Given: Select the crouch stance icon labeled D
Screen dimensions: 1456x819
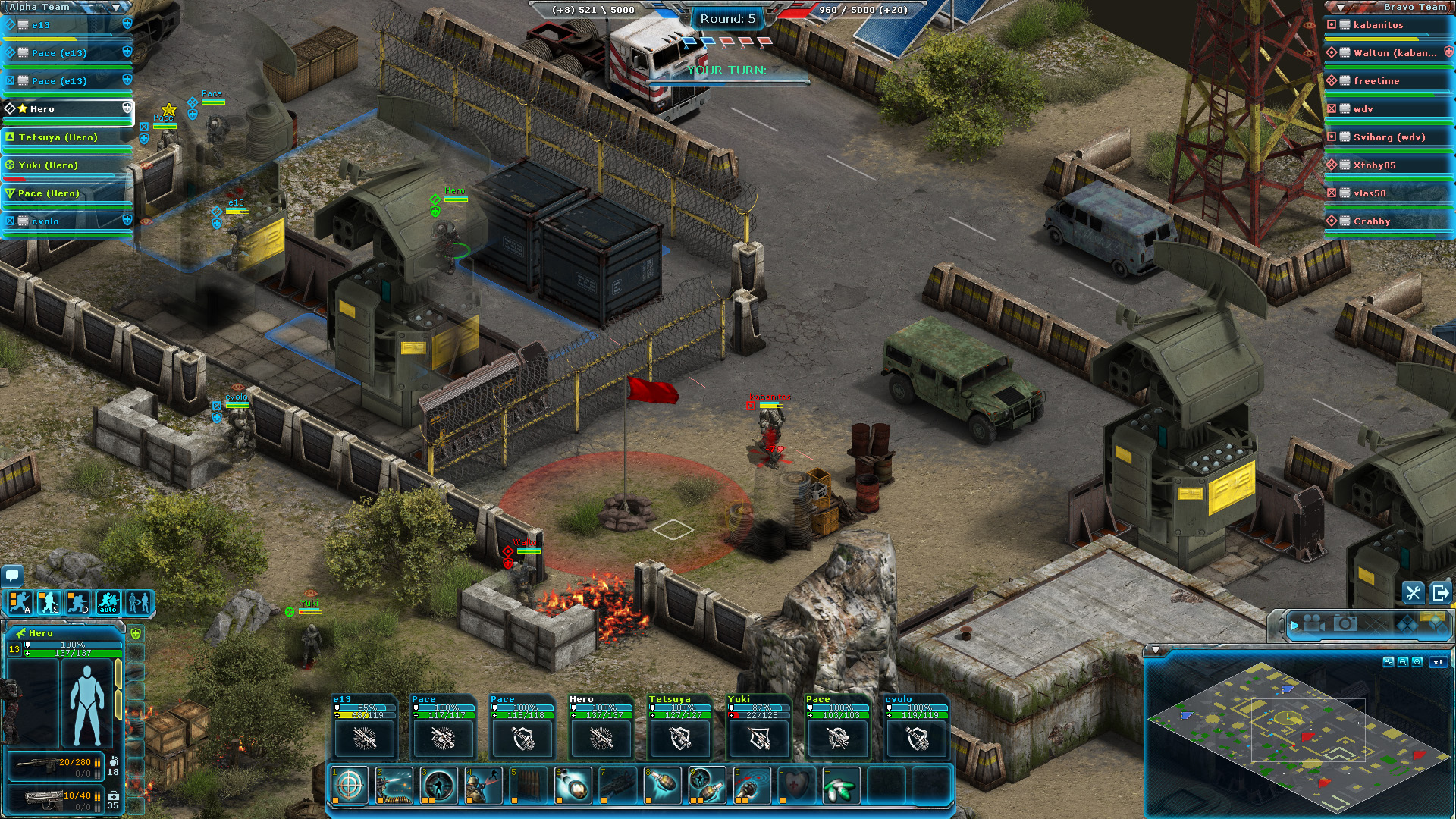Looking at the screenshot, I should pyautogui.click(x=77, y=602).
